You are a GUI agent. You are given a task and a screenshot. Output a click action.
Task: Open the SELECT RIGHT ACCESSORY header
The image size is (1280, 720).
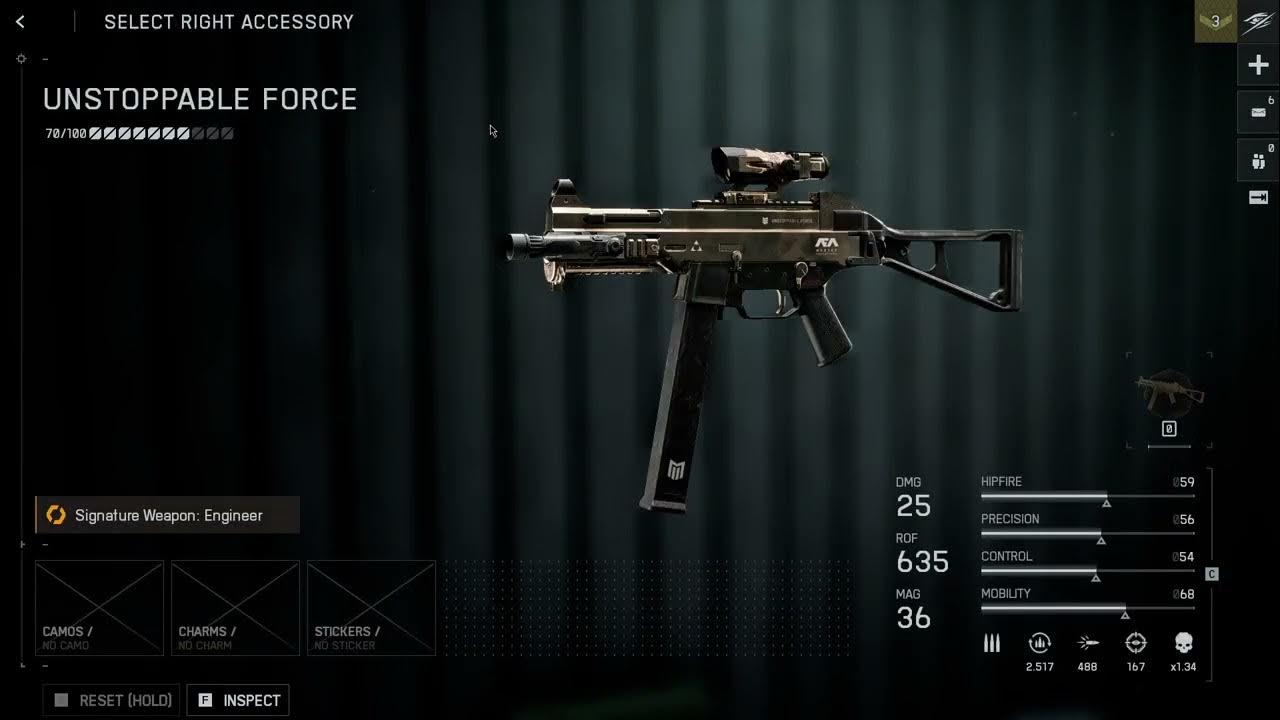228,21
